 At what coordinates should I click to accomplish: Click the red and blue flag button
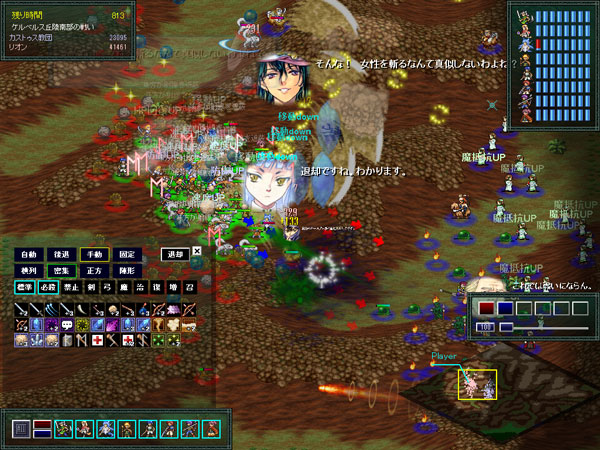pos(43,429)
